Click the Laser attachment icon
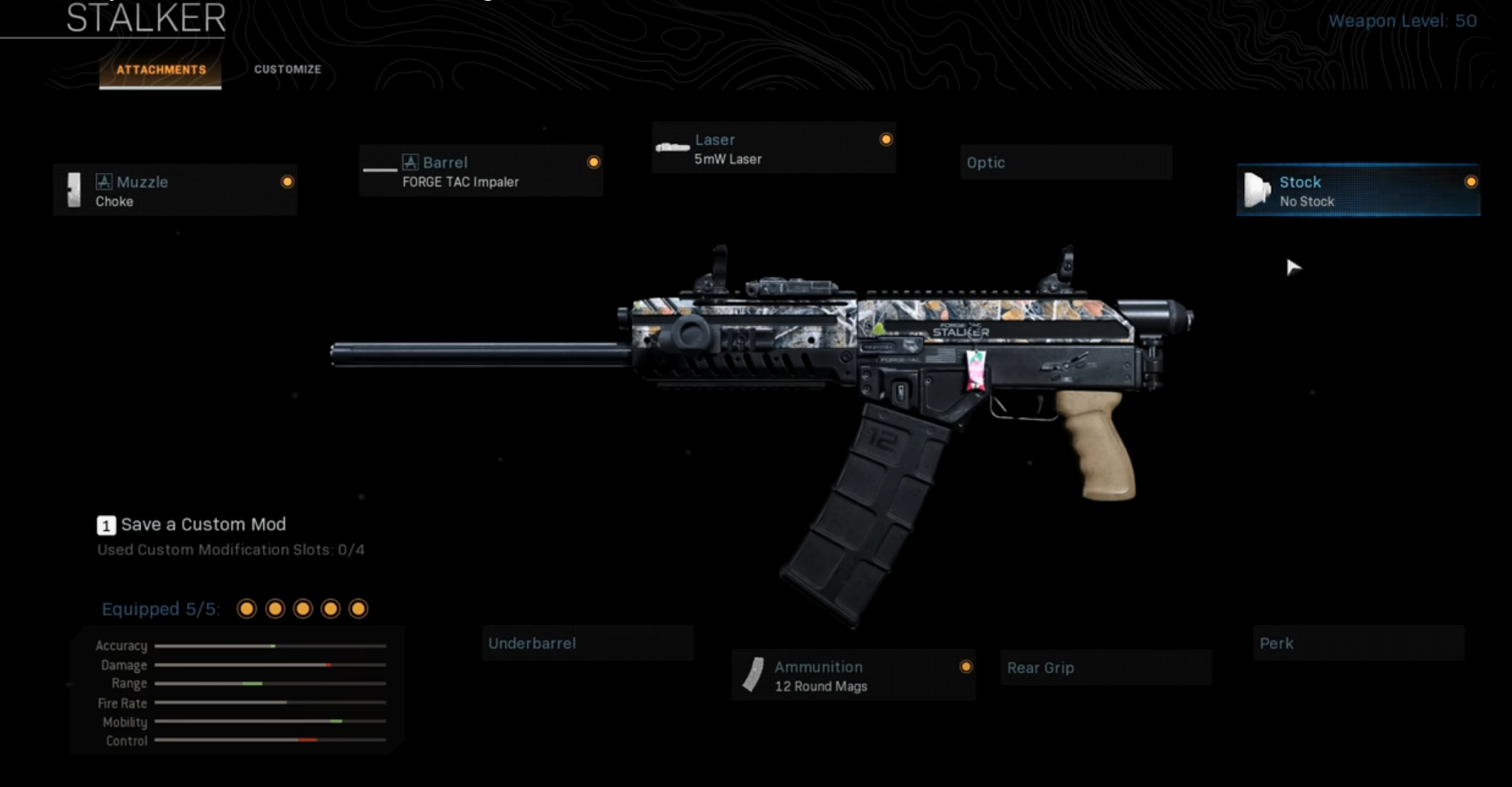1512x787 pixels. (671, 147)
